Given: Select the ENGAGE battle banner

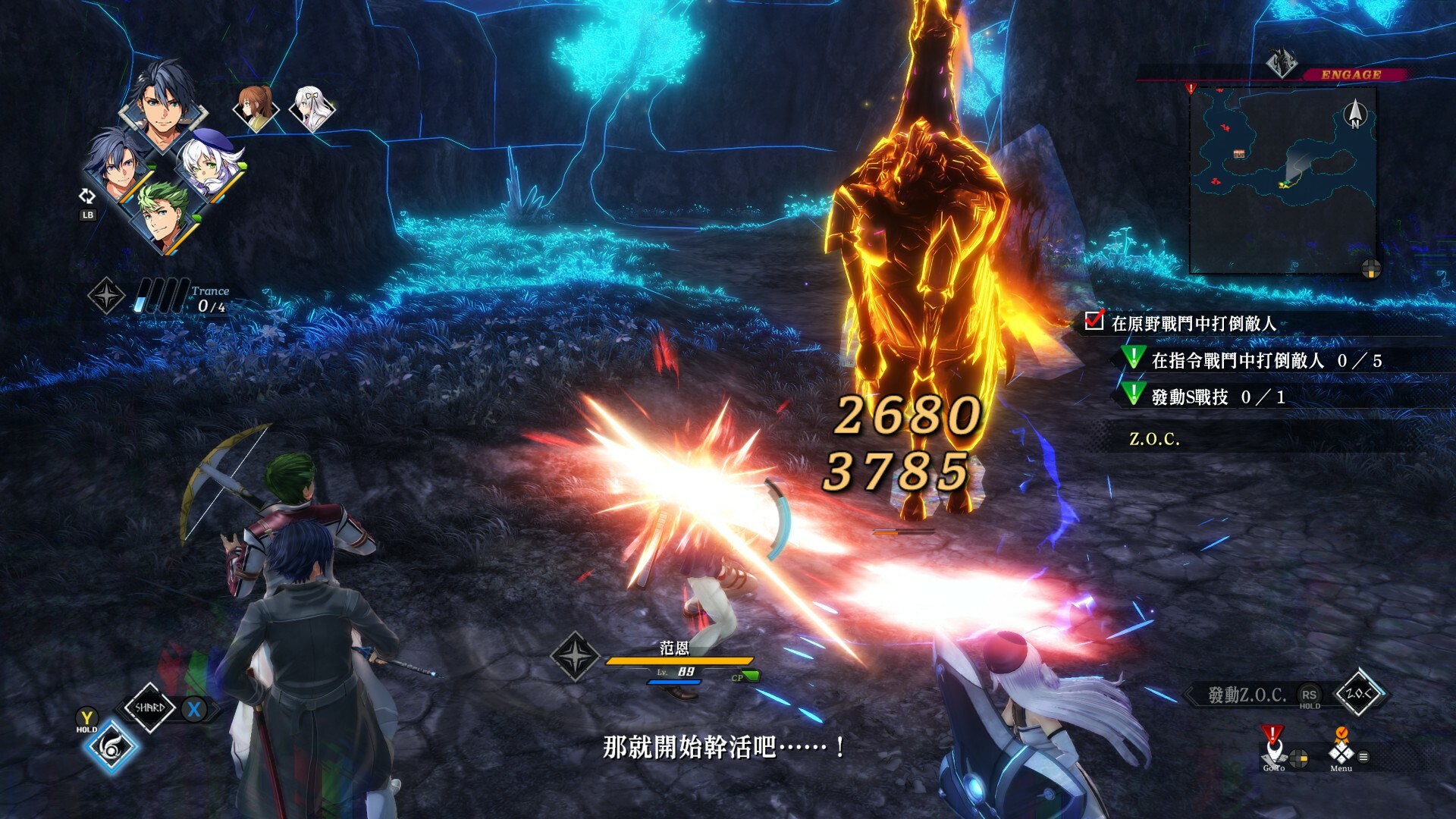Looking at the screenshot, I should tap(1350, 75).
